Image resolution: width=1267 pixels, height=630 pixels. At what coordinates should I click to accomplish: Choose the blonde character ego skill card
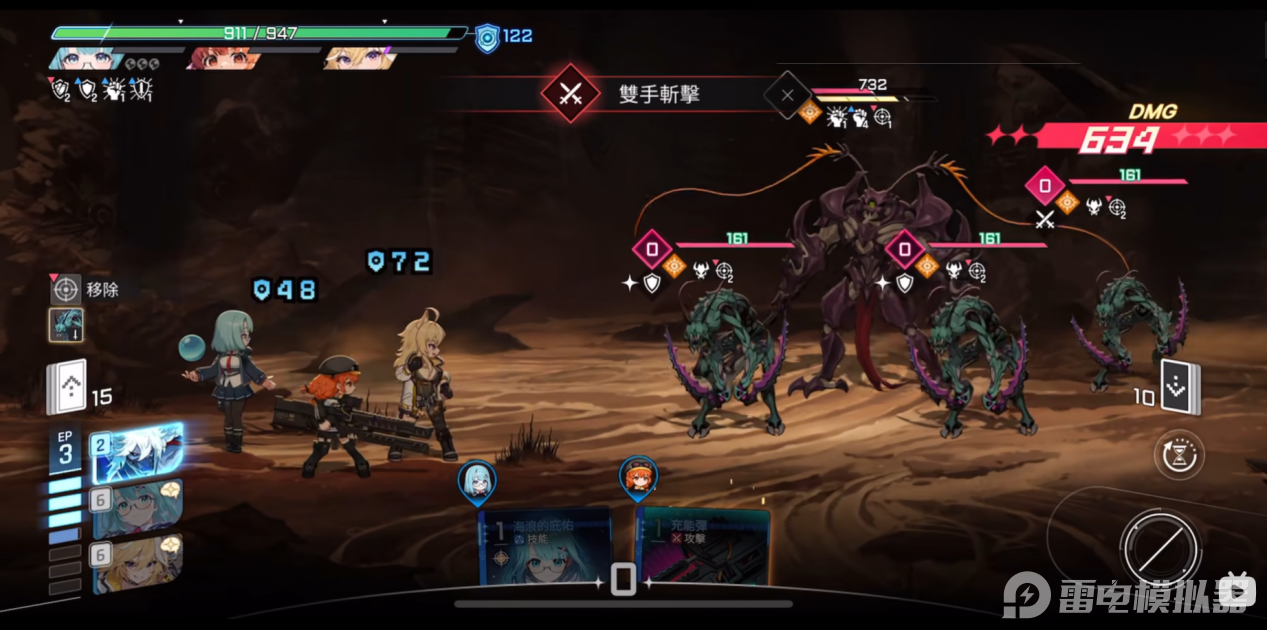[x=138, y=563]
